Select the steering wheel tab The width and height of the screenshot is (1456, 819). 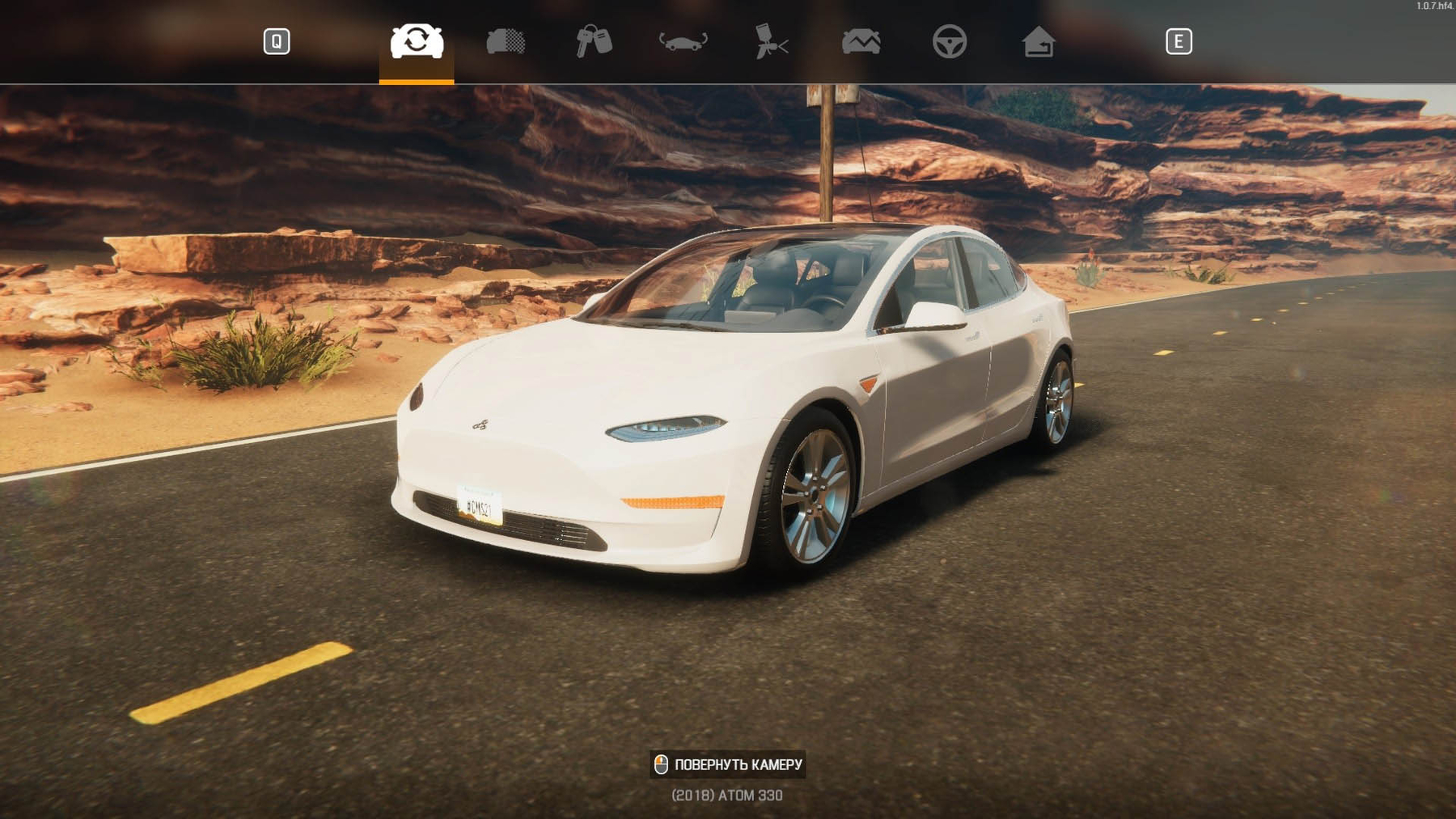[x=950, y=41]
